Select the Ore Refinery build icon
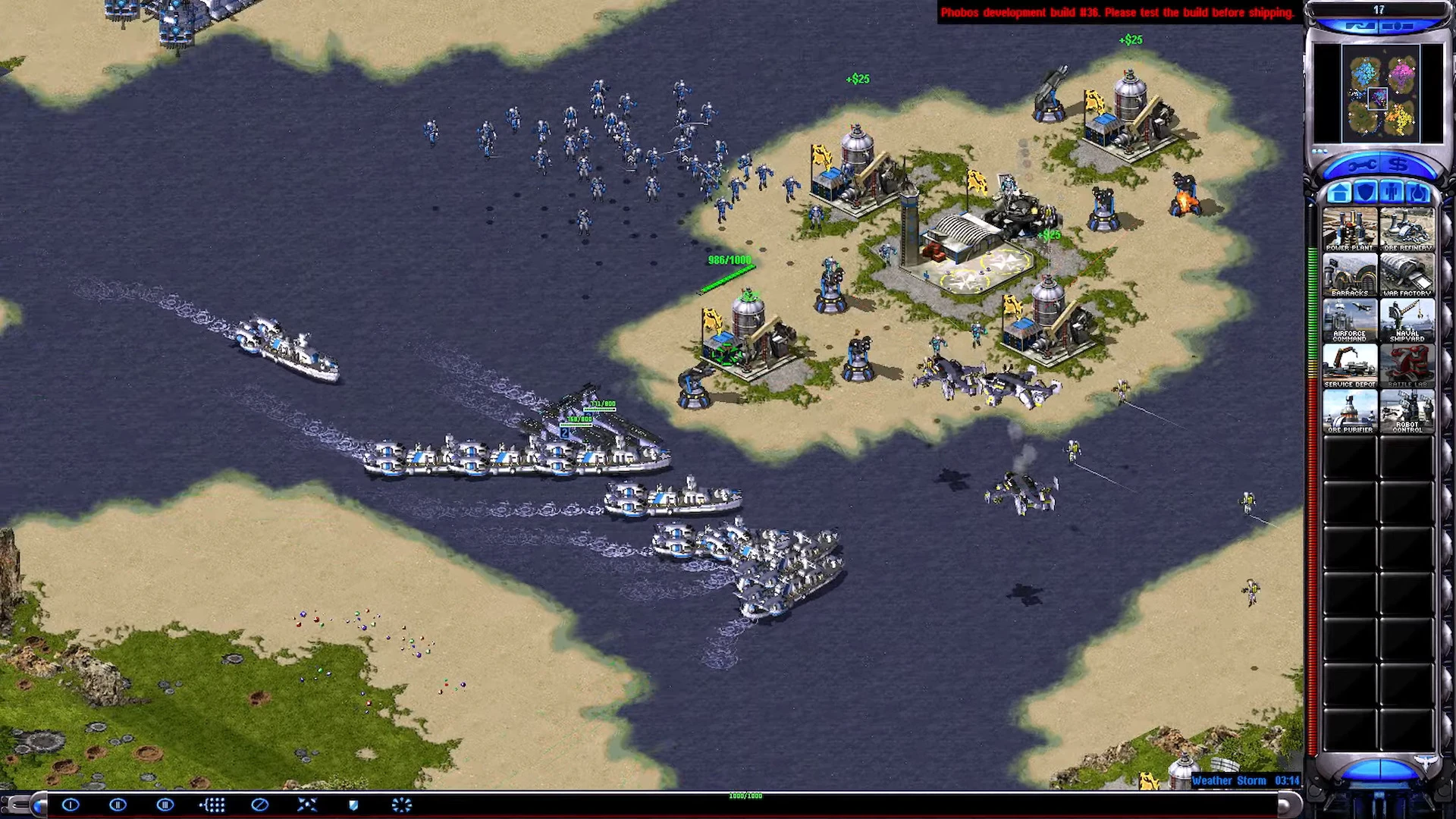1456x819 pixels. (x=1407, y=228)
